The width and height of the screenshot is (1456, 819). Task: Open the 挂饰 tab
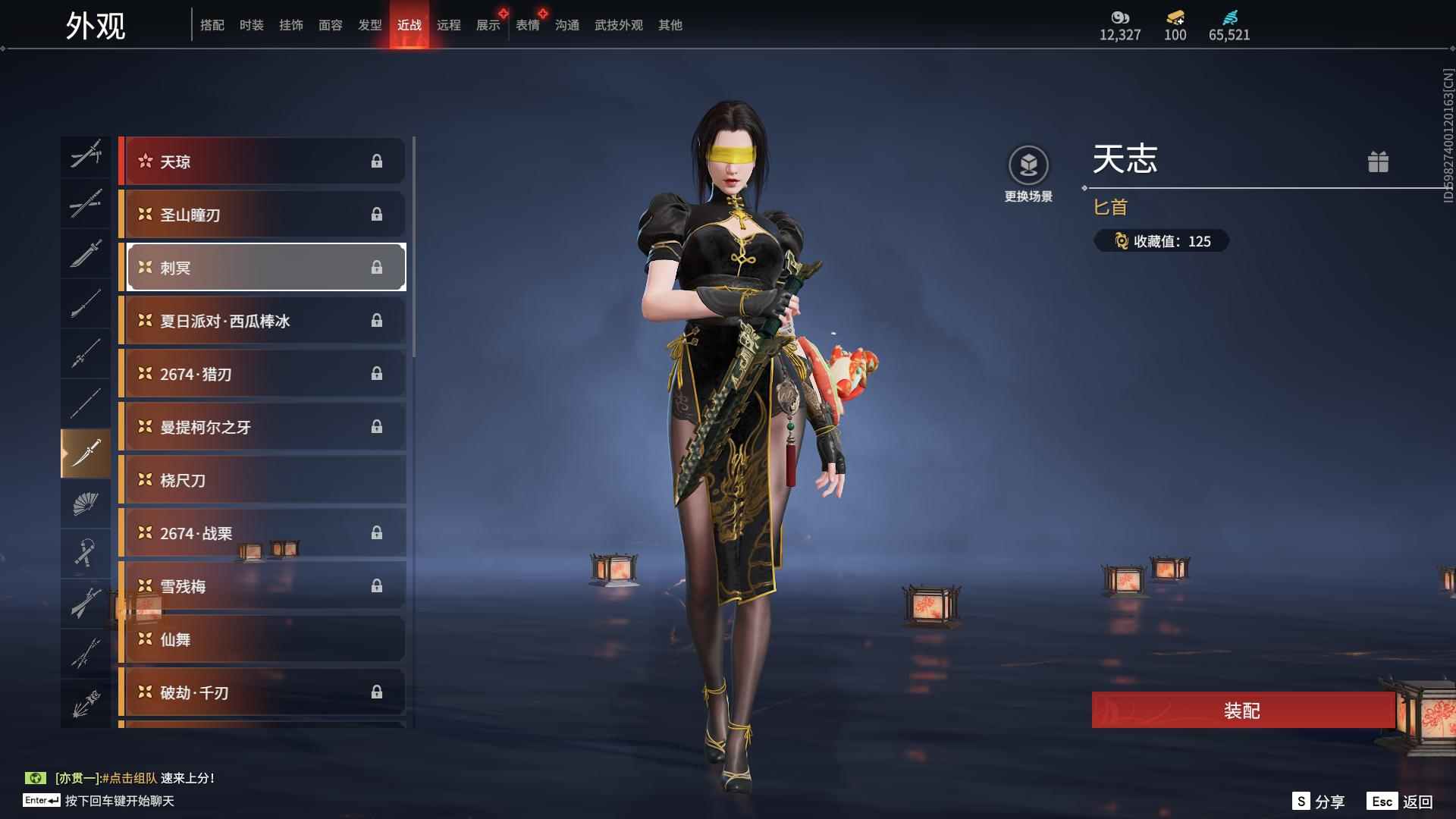point(291,25)
